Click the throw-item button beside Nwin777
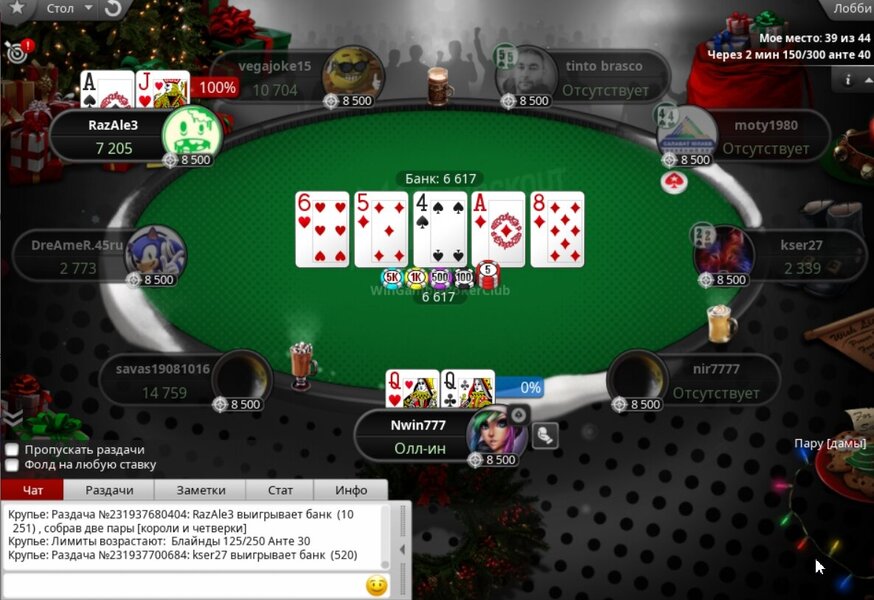The width and height of the screenshot is (874, 600). (545, 435)
